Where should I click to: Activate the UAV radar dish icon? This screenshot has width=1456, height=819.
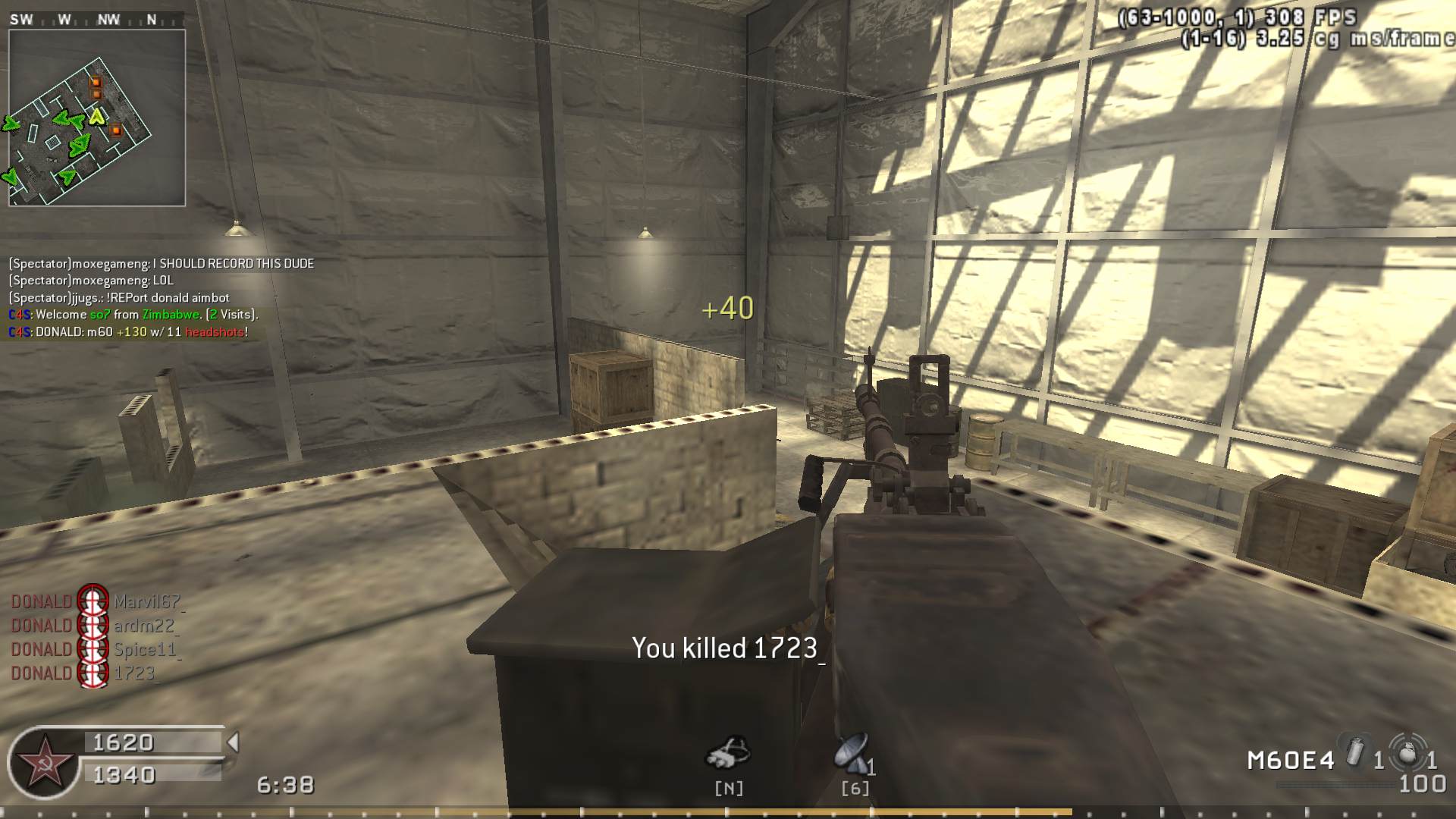click(852, 753)
